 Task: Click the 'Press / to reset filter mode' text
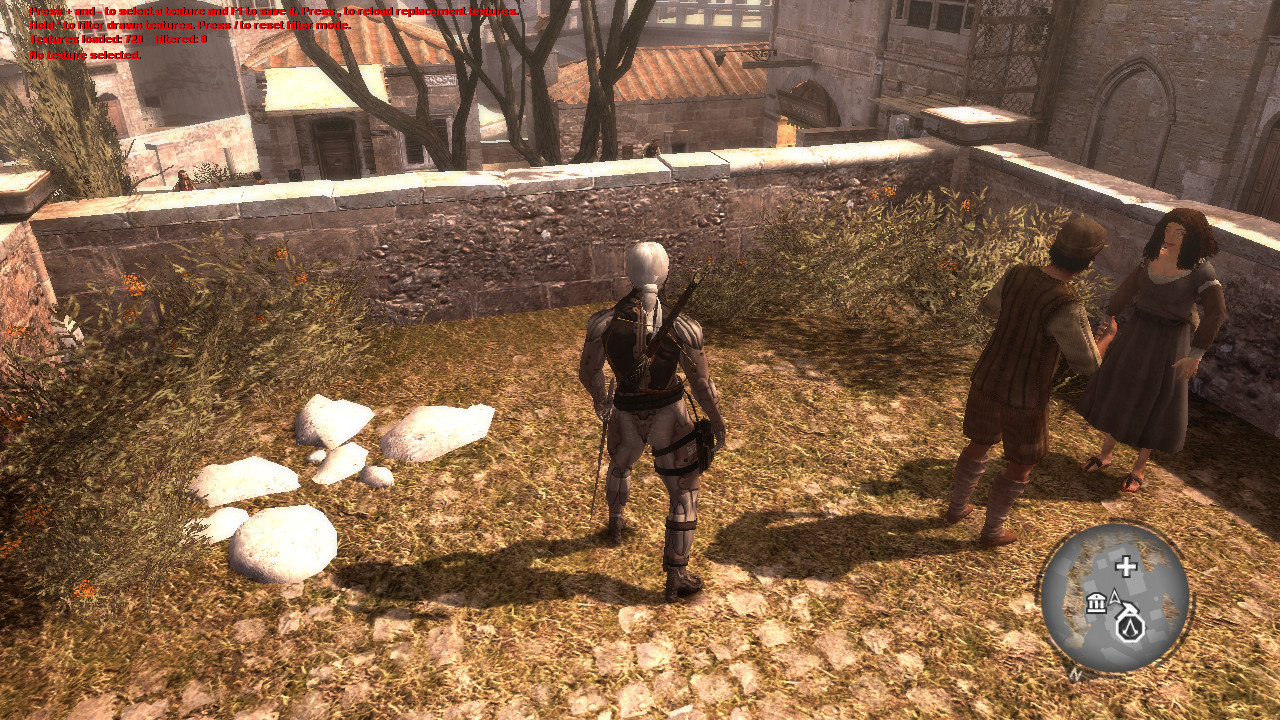pos(275,25)
